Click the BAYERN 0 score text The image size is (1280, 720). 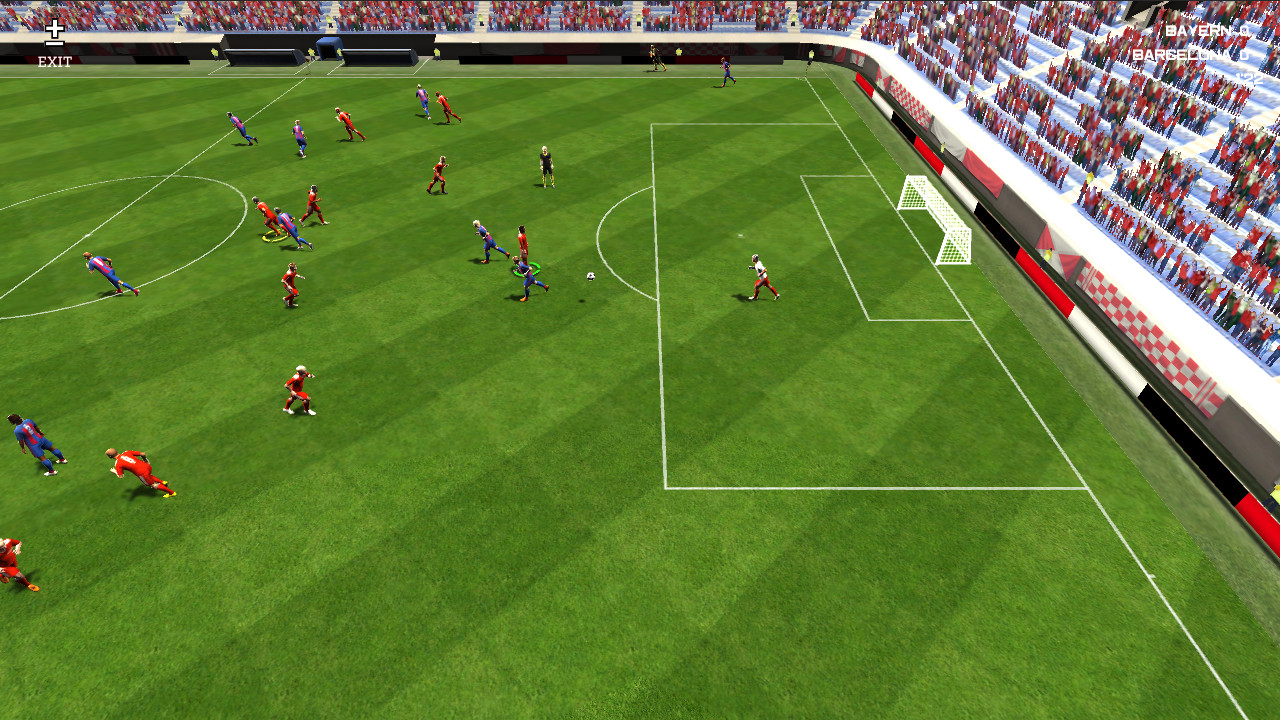(x=1207, y=30)
